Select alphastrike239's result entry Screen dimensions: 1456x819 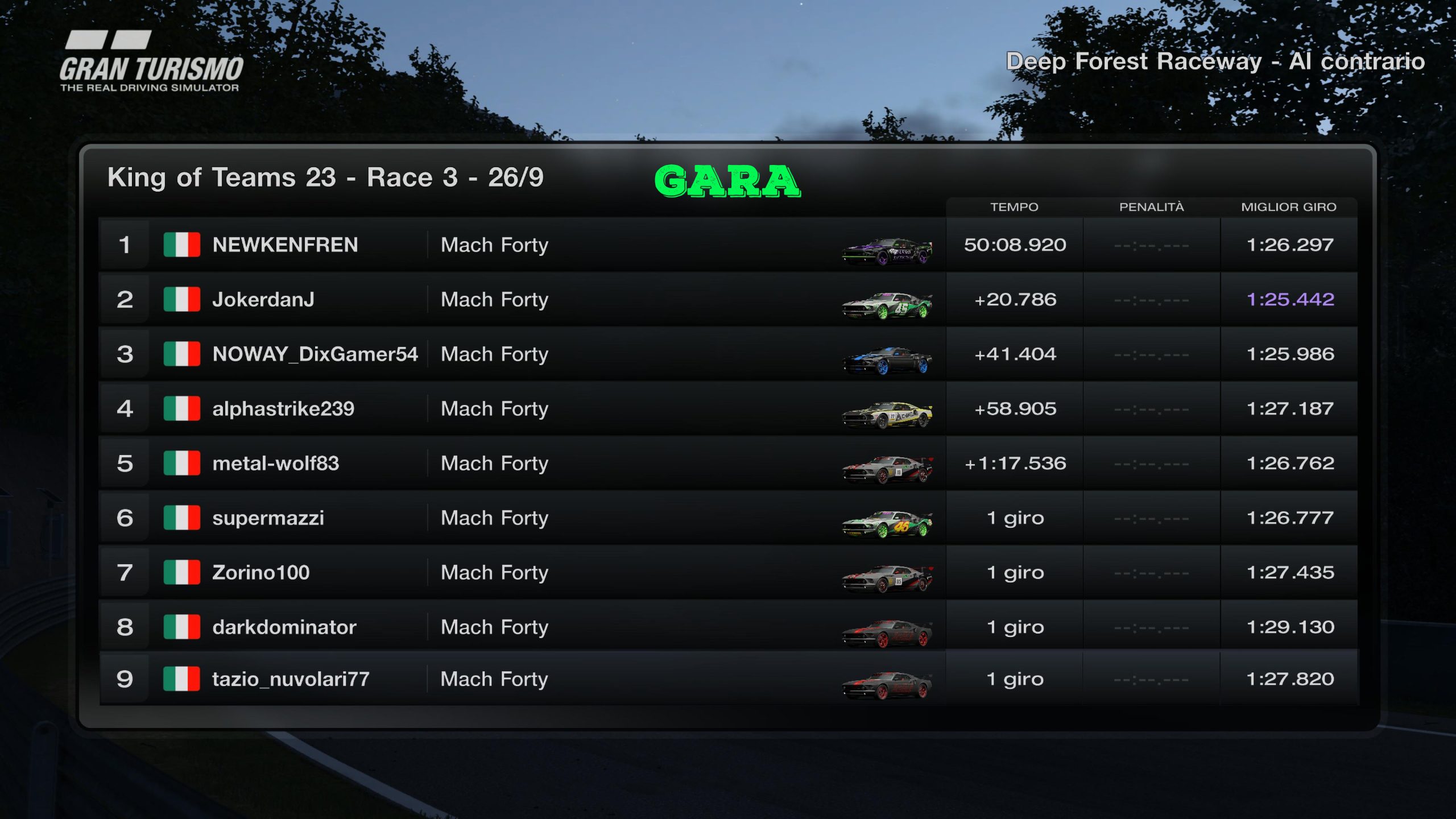(x=283, y=408)
